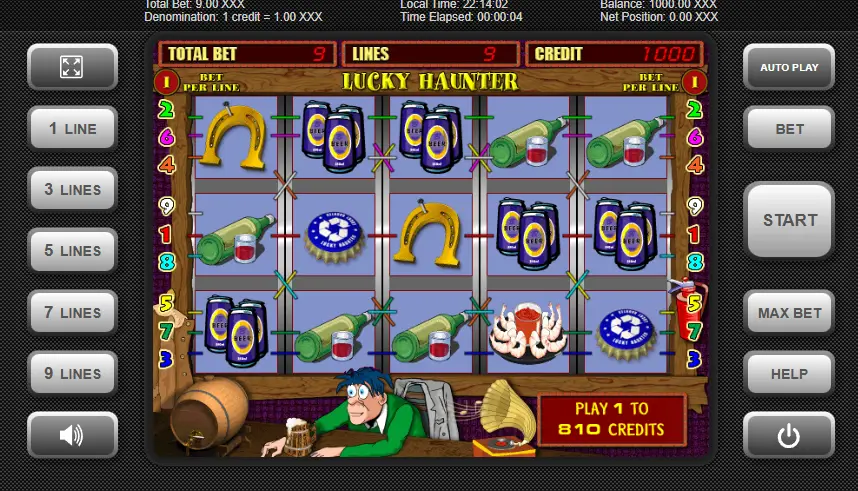Open the HELP screen
This screenshot has width=858, height=491.
[x=788, y=374]
